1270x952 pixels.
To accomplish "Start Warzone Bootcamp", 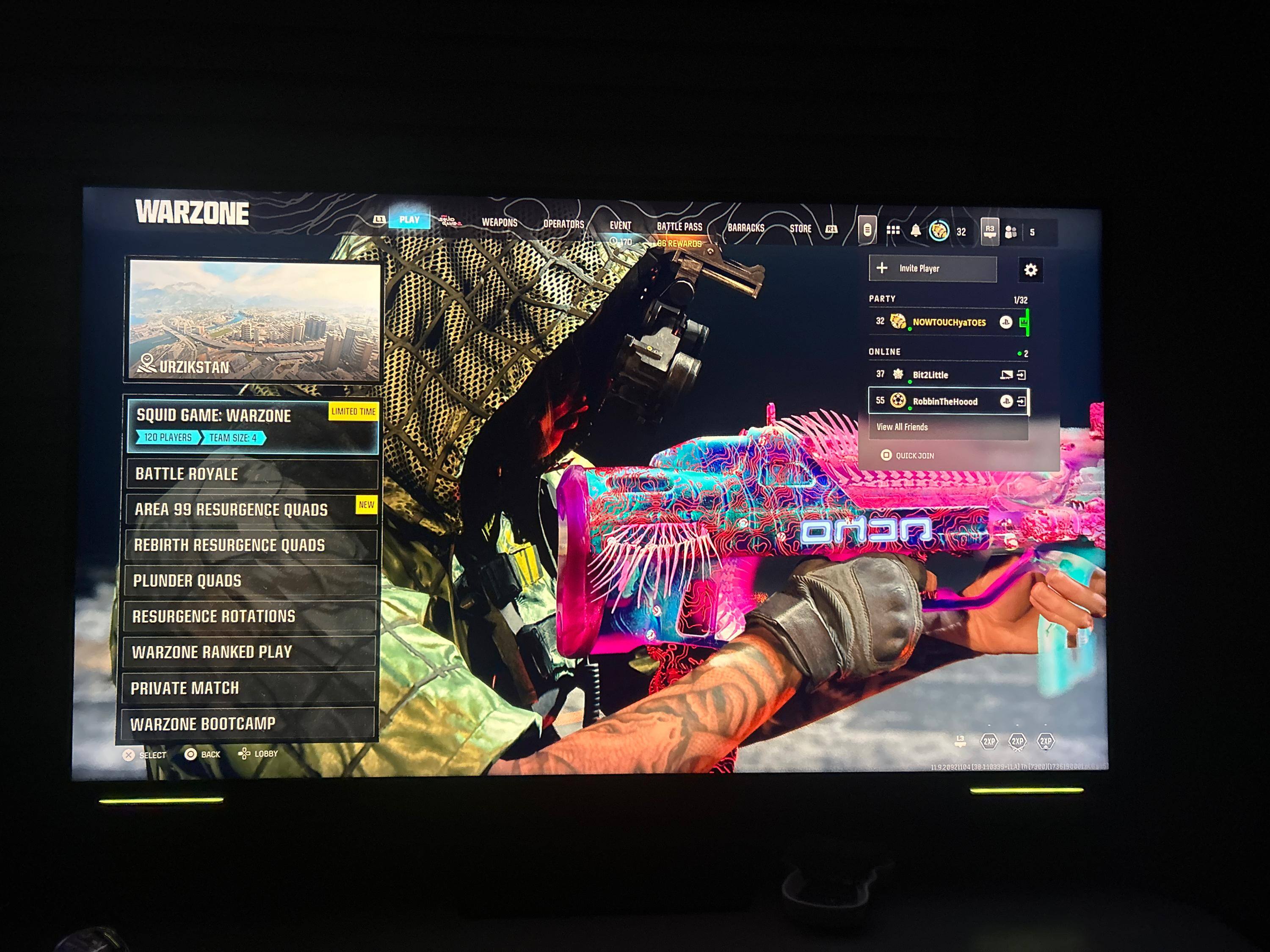I will pyautogui.click(x=247, y=724).
